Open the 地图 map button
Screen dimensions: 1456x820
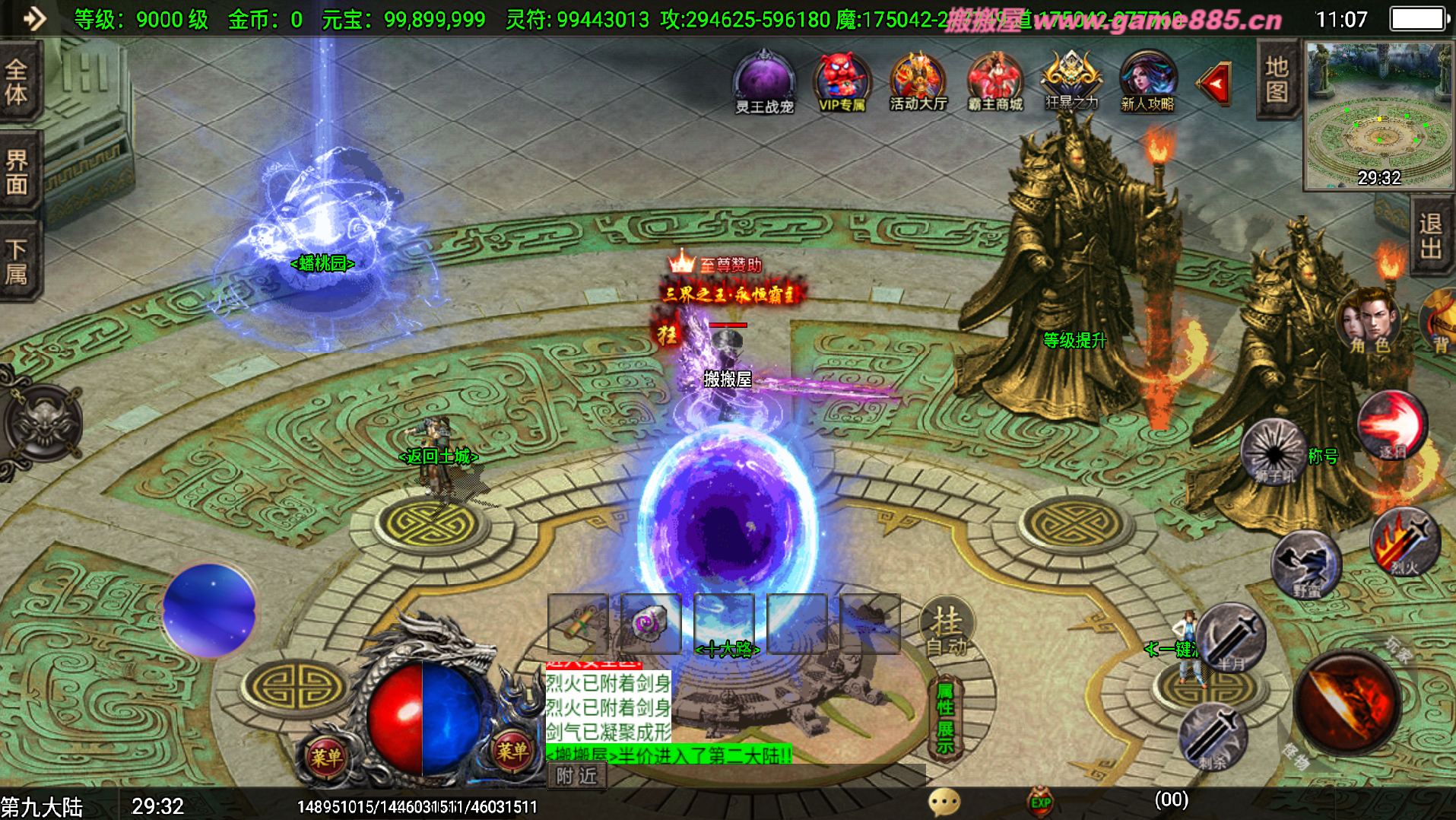pos(1277,79)
